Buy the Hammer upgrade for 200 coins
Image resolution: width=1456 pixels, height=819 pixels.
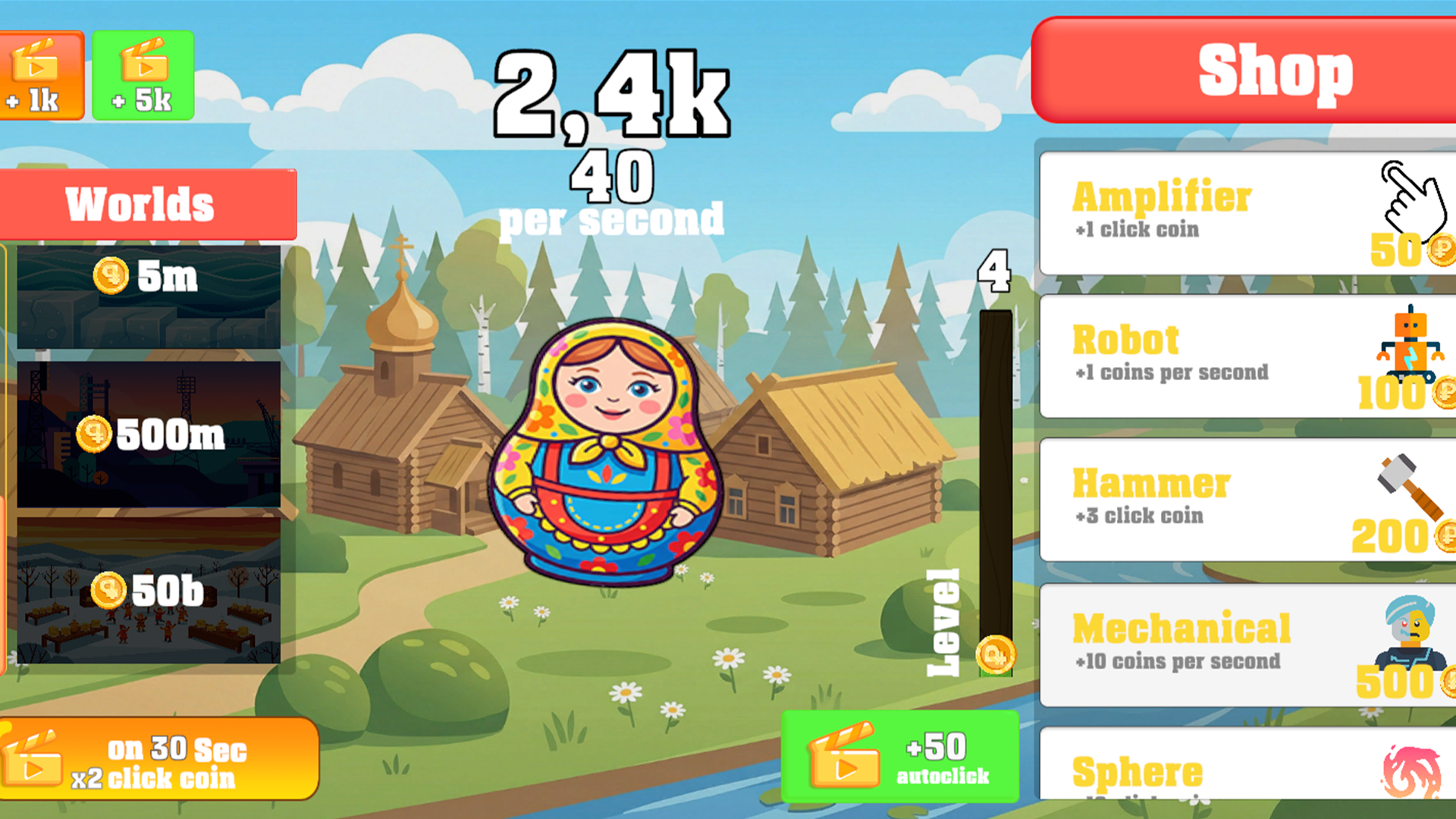(1244, 497)
